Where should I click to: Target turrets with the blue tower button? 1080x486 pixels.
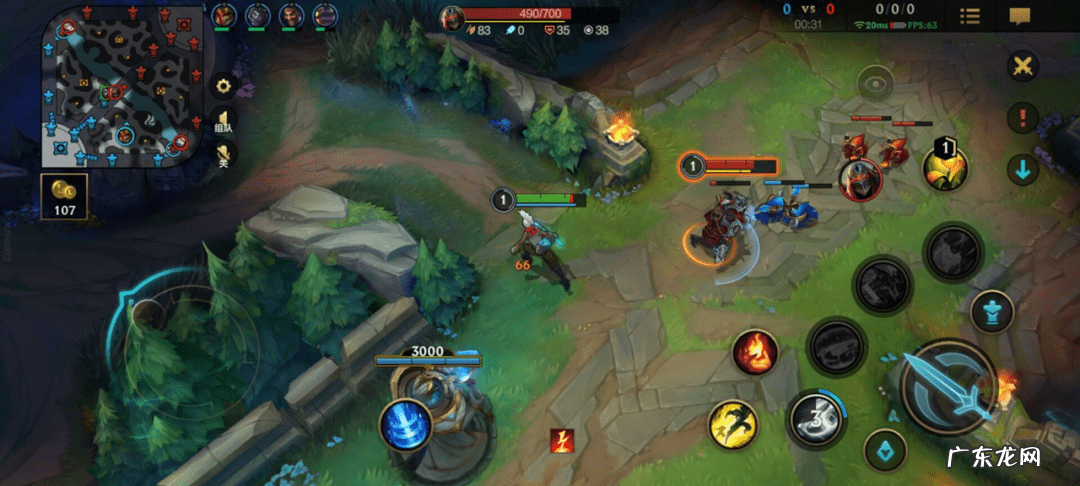(991, 310)
